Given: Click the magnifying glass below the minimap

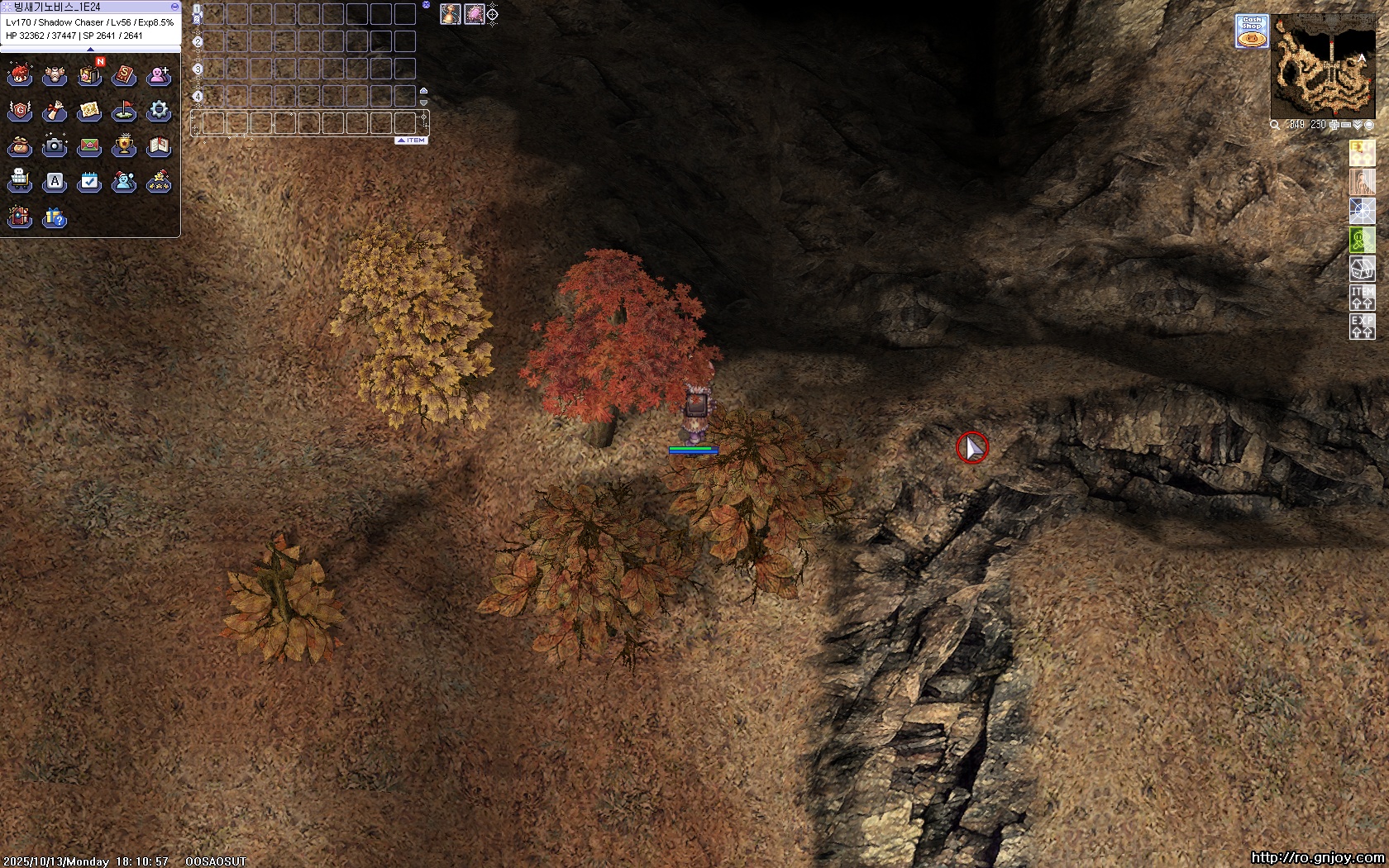Looking at the screenshot, I should (x=1275, y=125).
